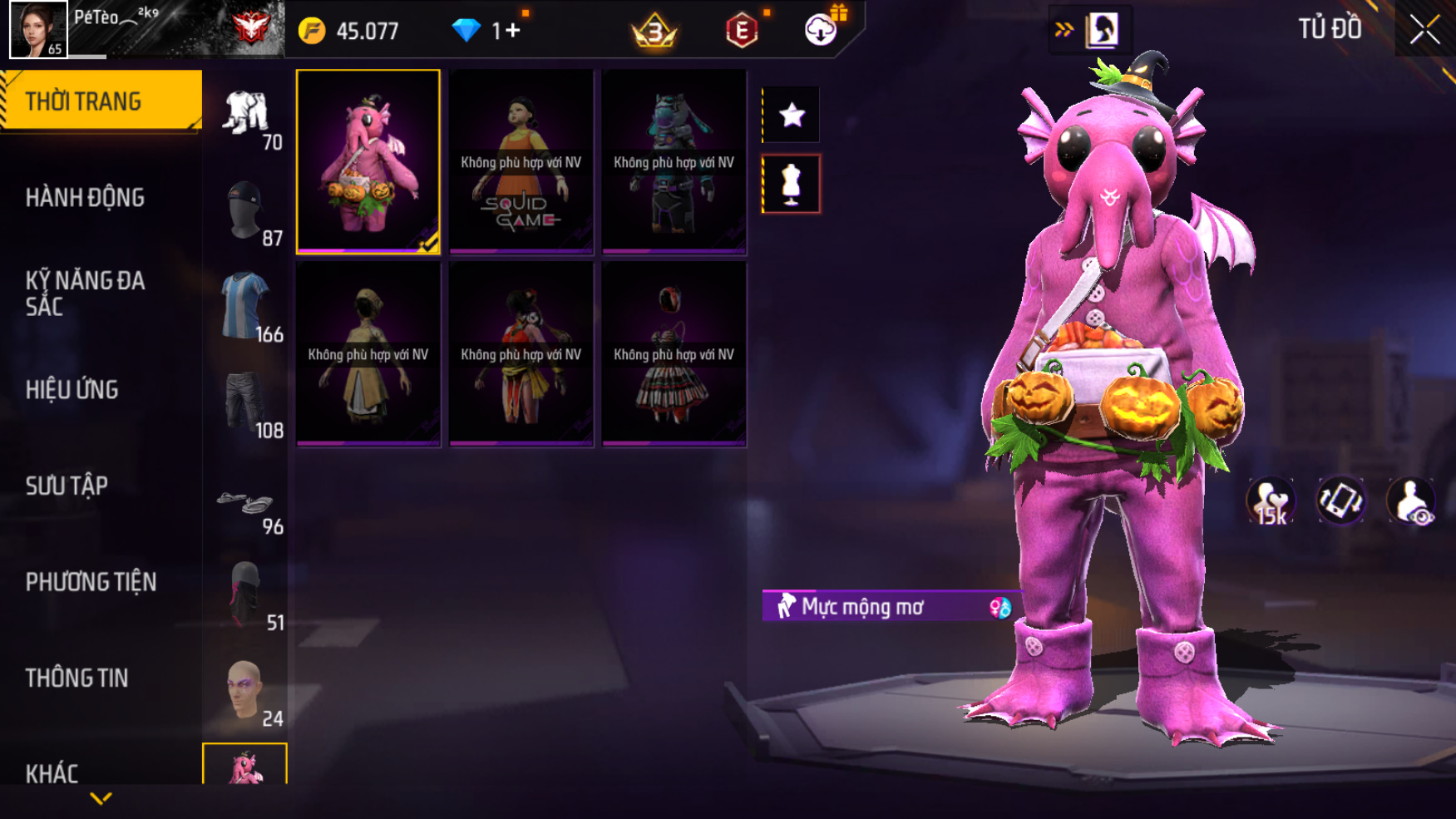
Task: Select the mannequin outfit filter
Action: (792, 184)
